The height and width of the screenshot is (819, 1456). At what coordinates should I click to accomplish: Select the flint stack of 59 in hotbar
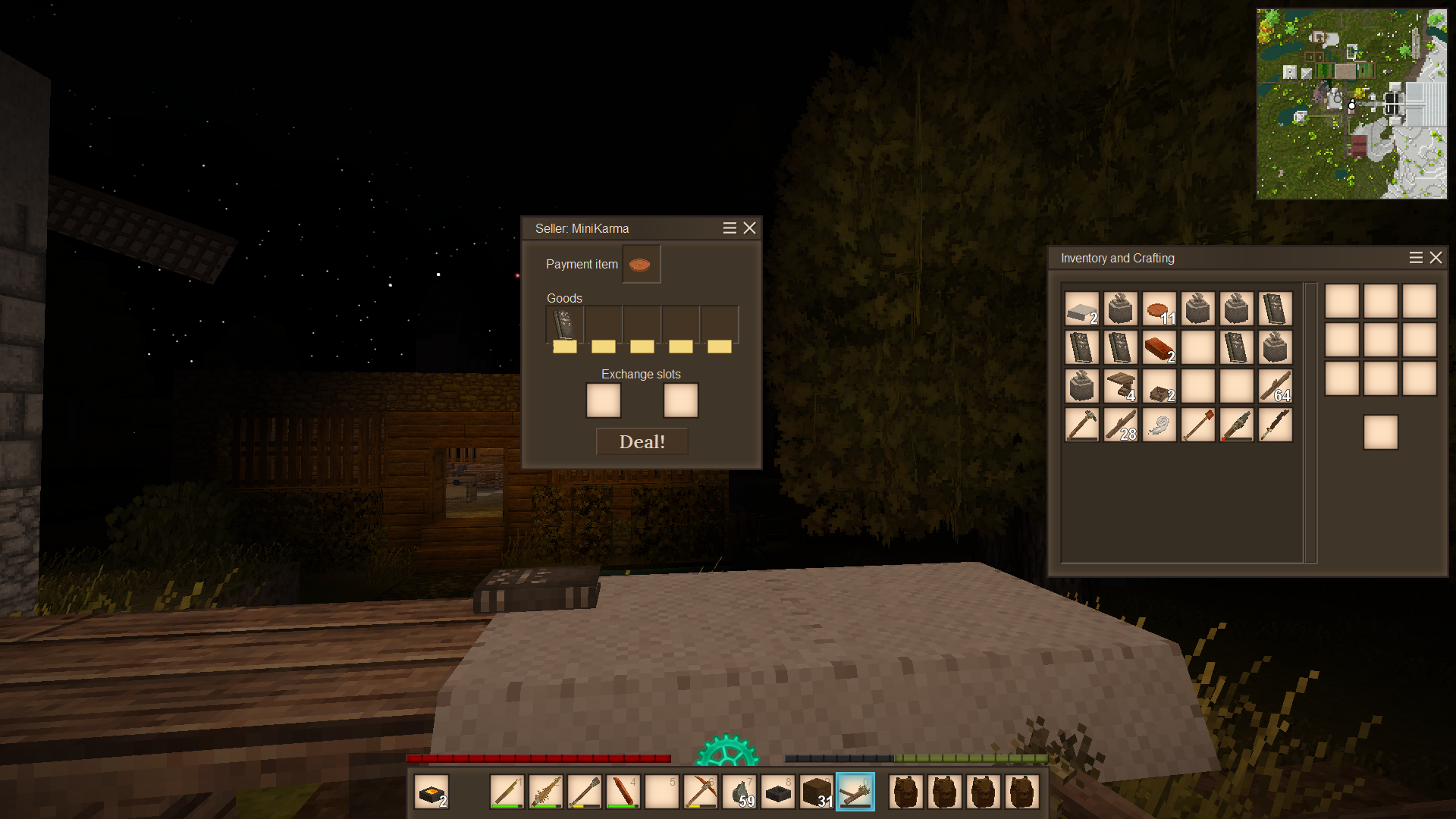tap(739, 792)
